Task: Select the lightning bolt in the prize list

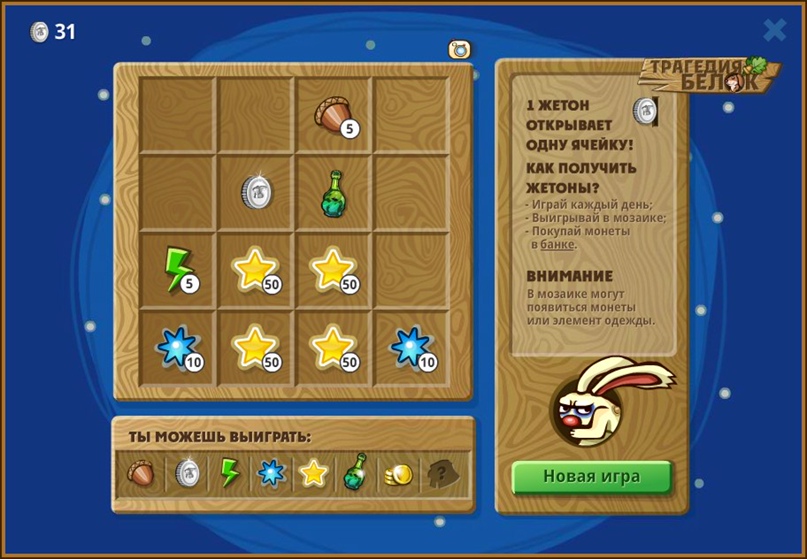Action: (x=229, y=472)
